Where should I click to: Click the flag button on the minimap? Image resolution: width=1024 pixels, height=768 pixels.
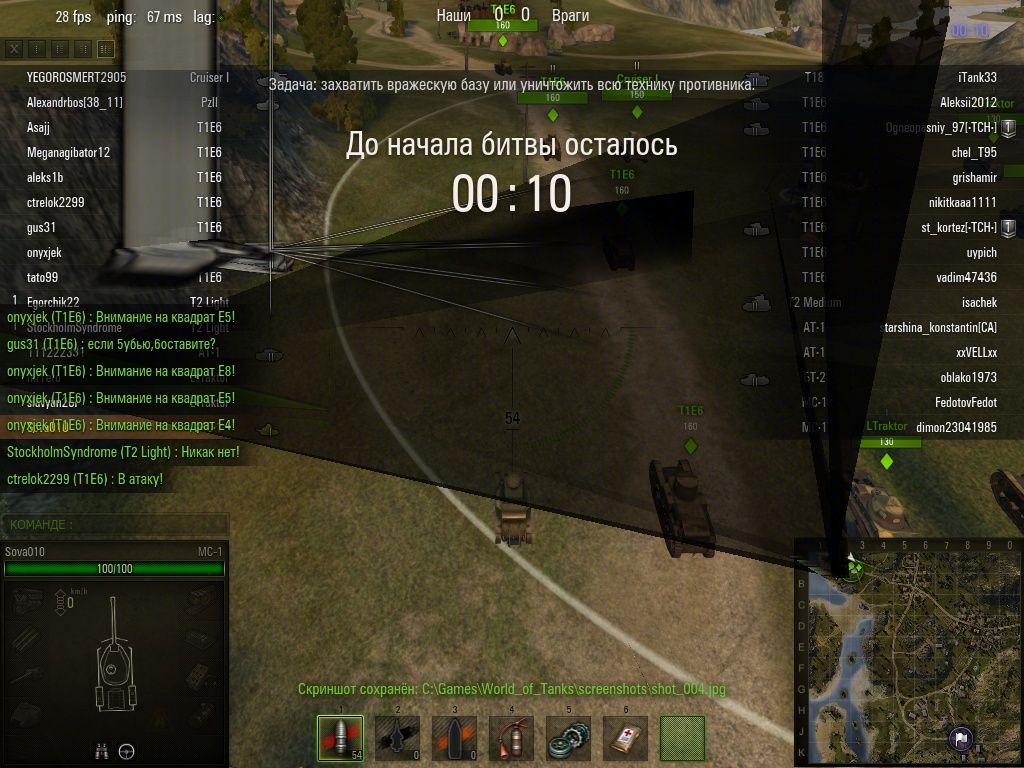point(960,740)
